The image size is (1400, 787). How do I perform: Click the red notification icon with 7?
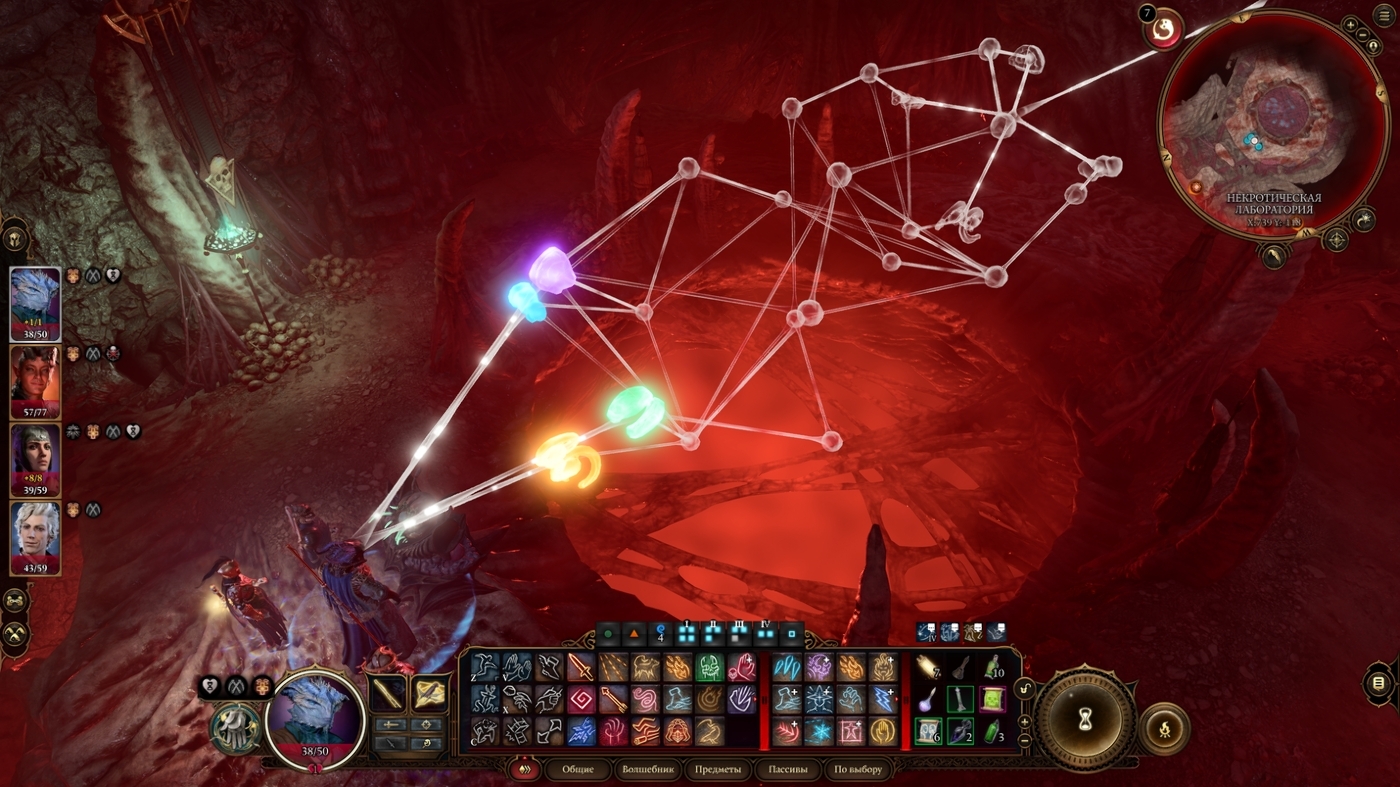(1164, 30)
